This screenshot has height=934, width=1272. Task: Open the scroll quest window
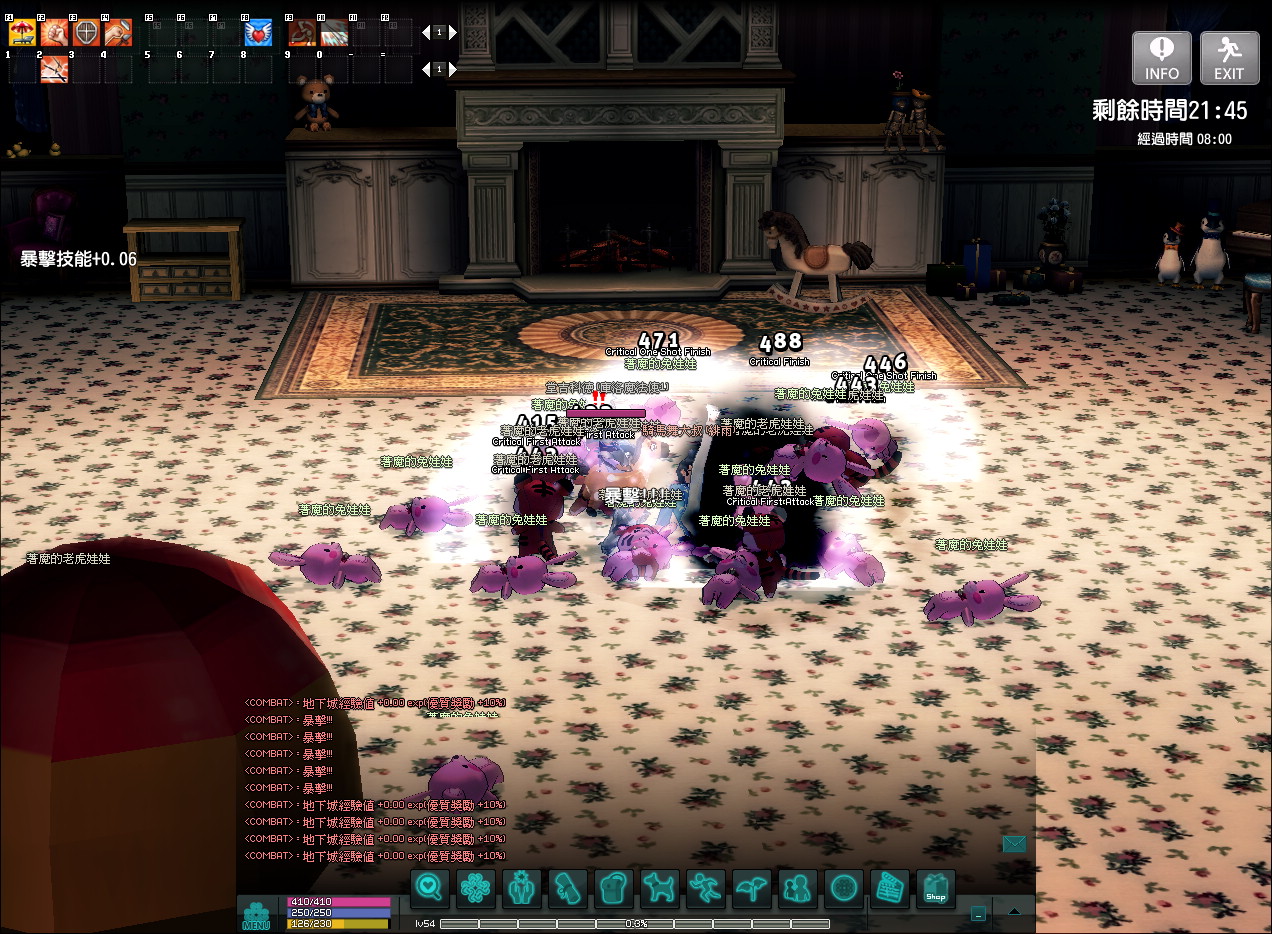point(567,888)
